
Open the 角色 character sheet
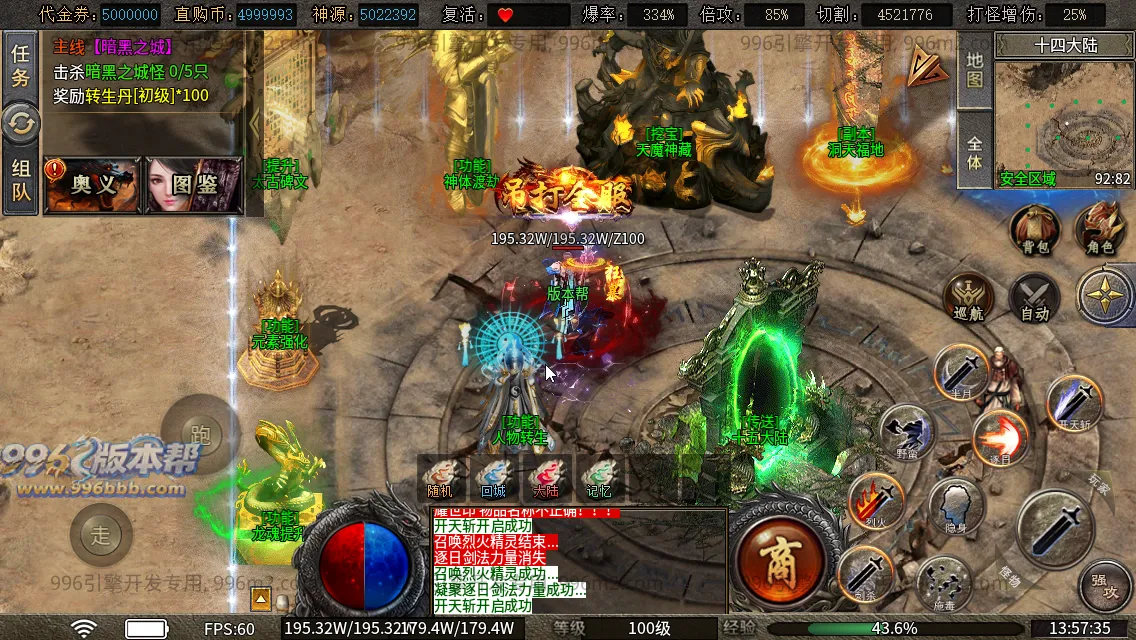(x=1100, y=230)
